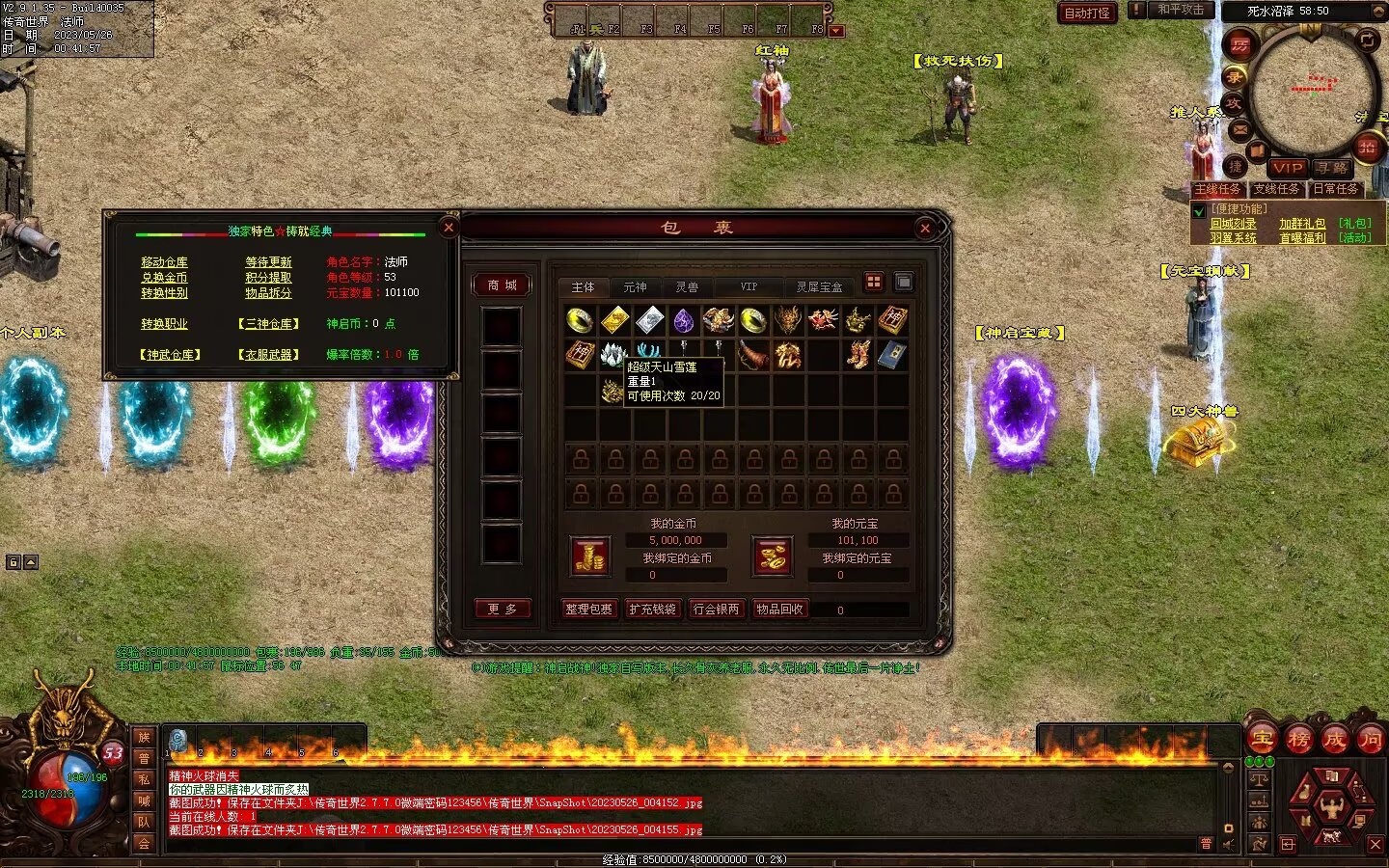Image resolution: width=1389 pixels, height=868 pixels.
Task: Switch to the 灵兽 bag tab
Action: pyautogui.click(x=687, y=287)
